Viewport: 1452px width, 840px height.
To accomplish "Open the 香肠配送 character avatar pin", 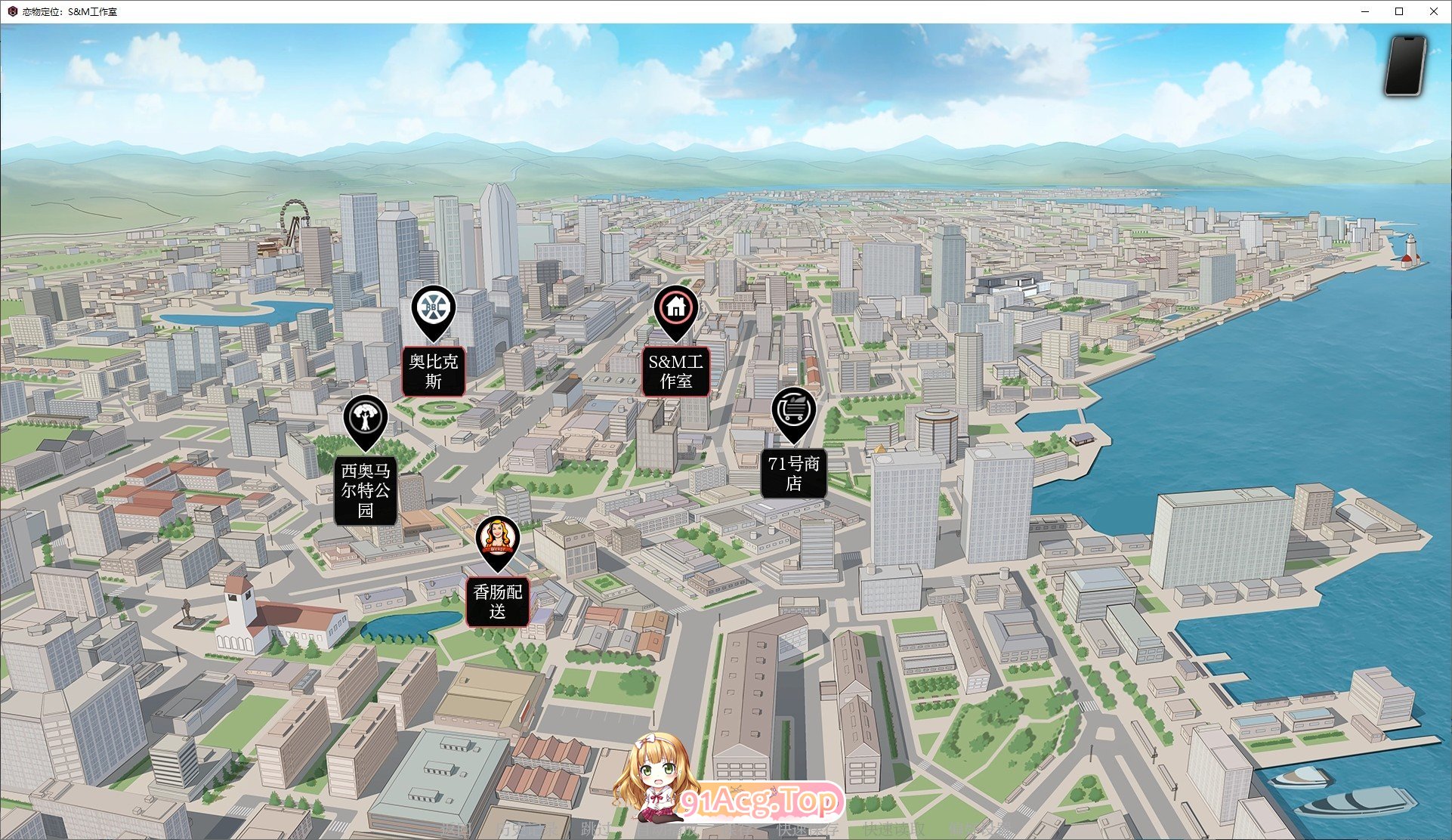I will (498, 538).
